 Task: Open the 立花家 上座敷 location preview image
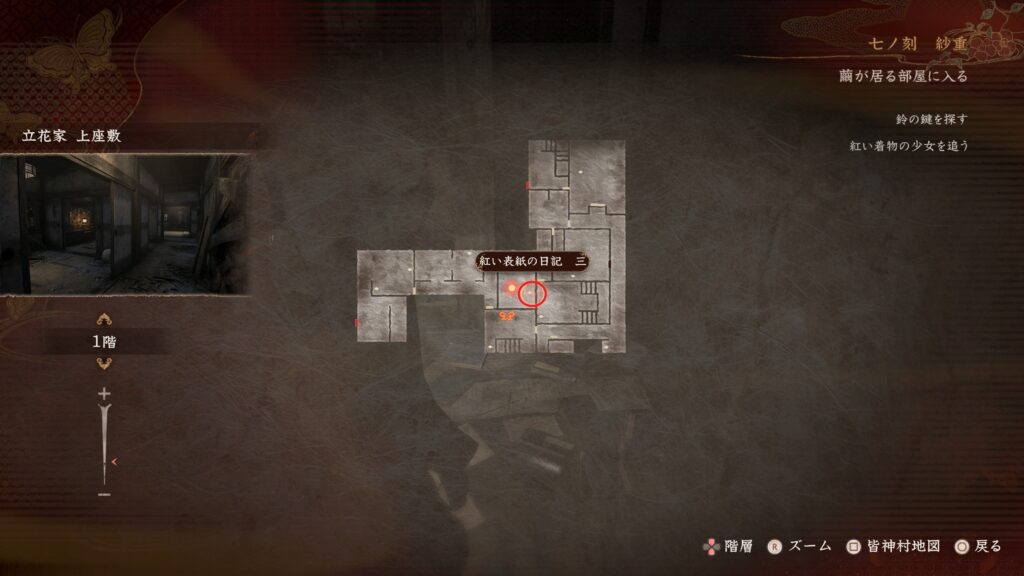(x=125, y=223)
